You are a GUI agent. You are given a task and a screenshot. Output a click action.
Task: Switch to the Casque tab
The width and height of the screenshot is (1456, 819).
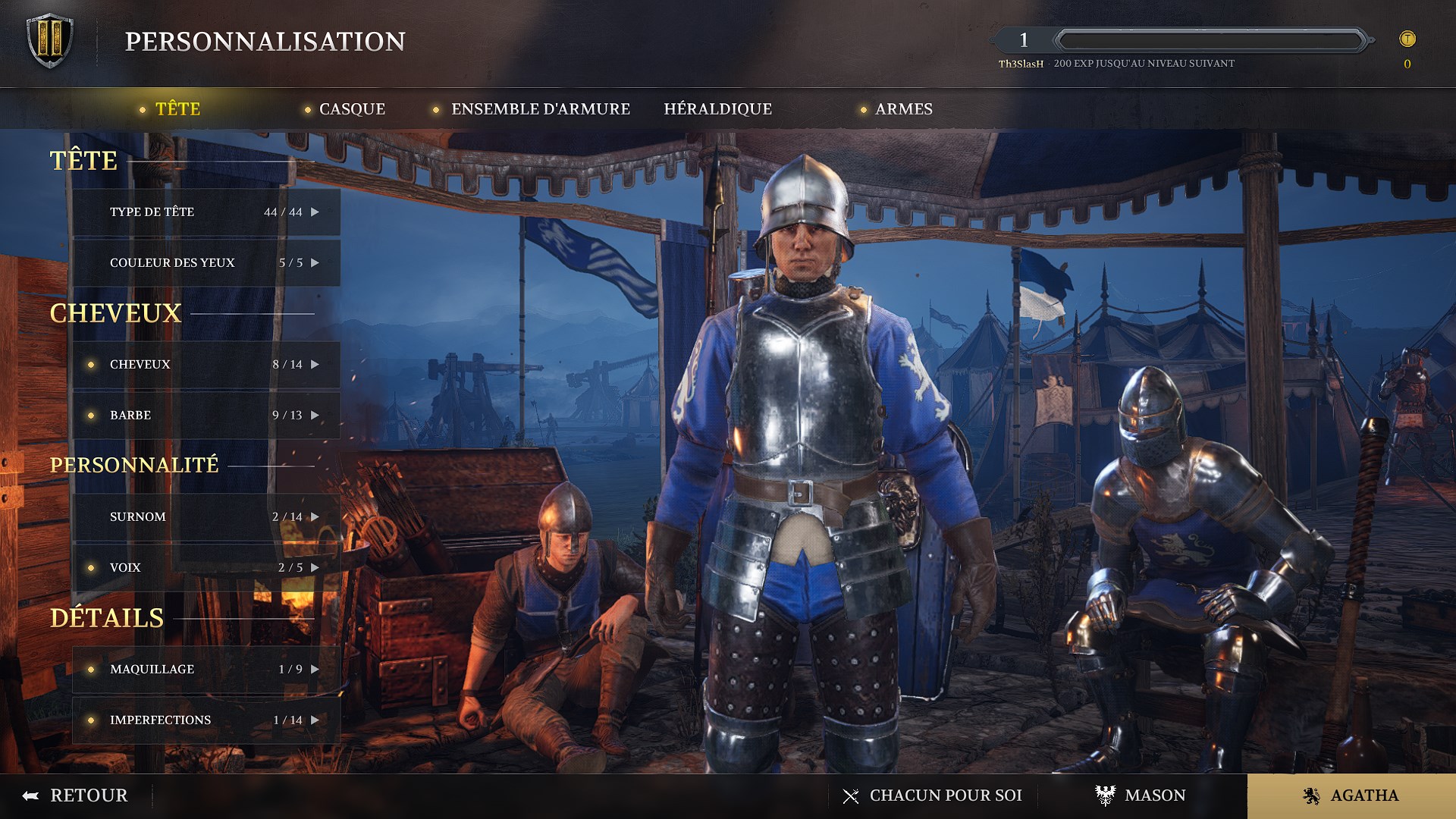point(352,109)
